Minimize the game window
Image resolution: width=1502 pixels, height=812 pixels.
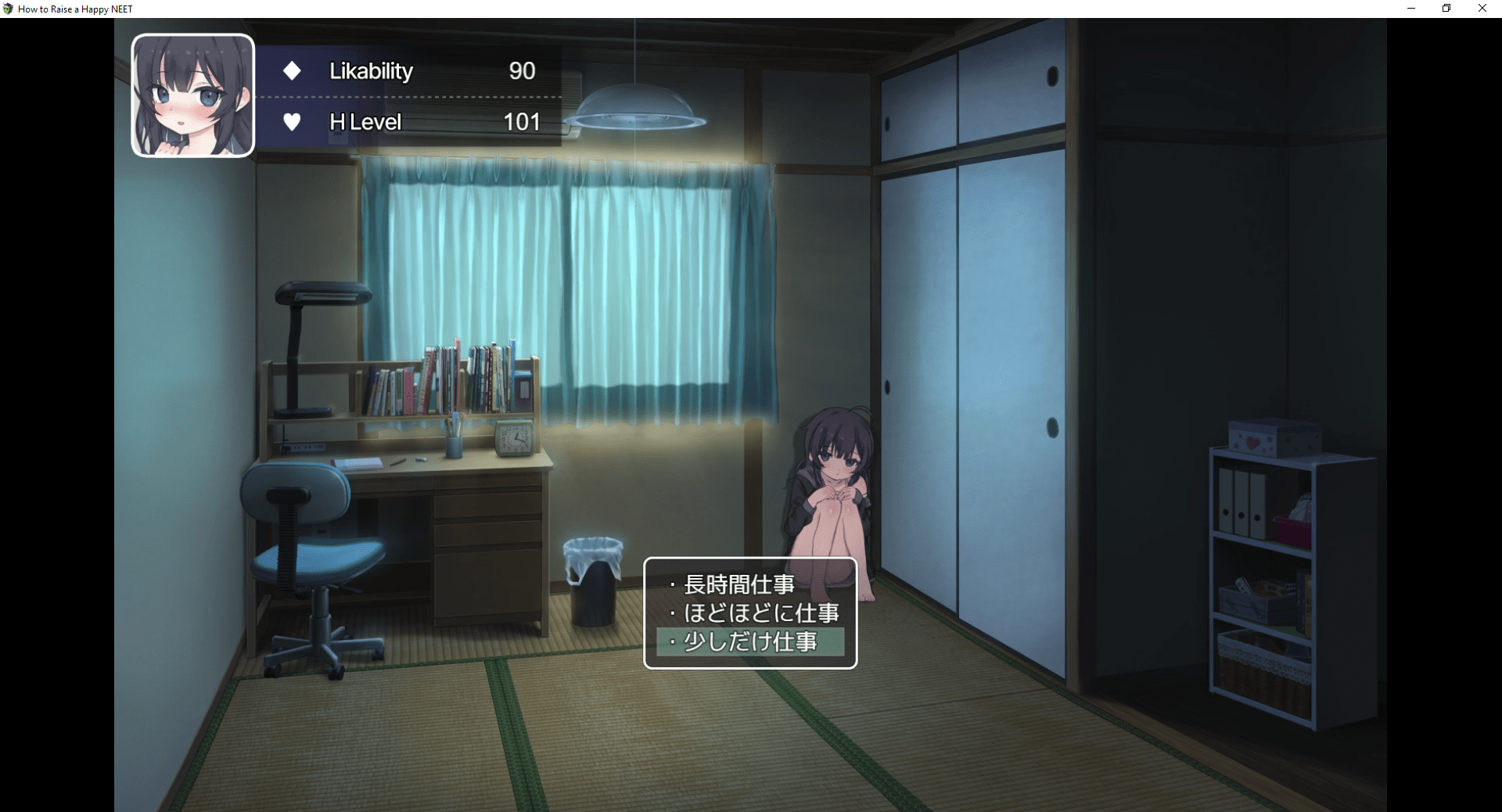[1411, 9]
